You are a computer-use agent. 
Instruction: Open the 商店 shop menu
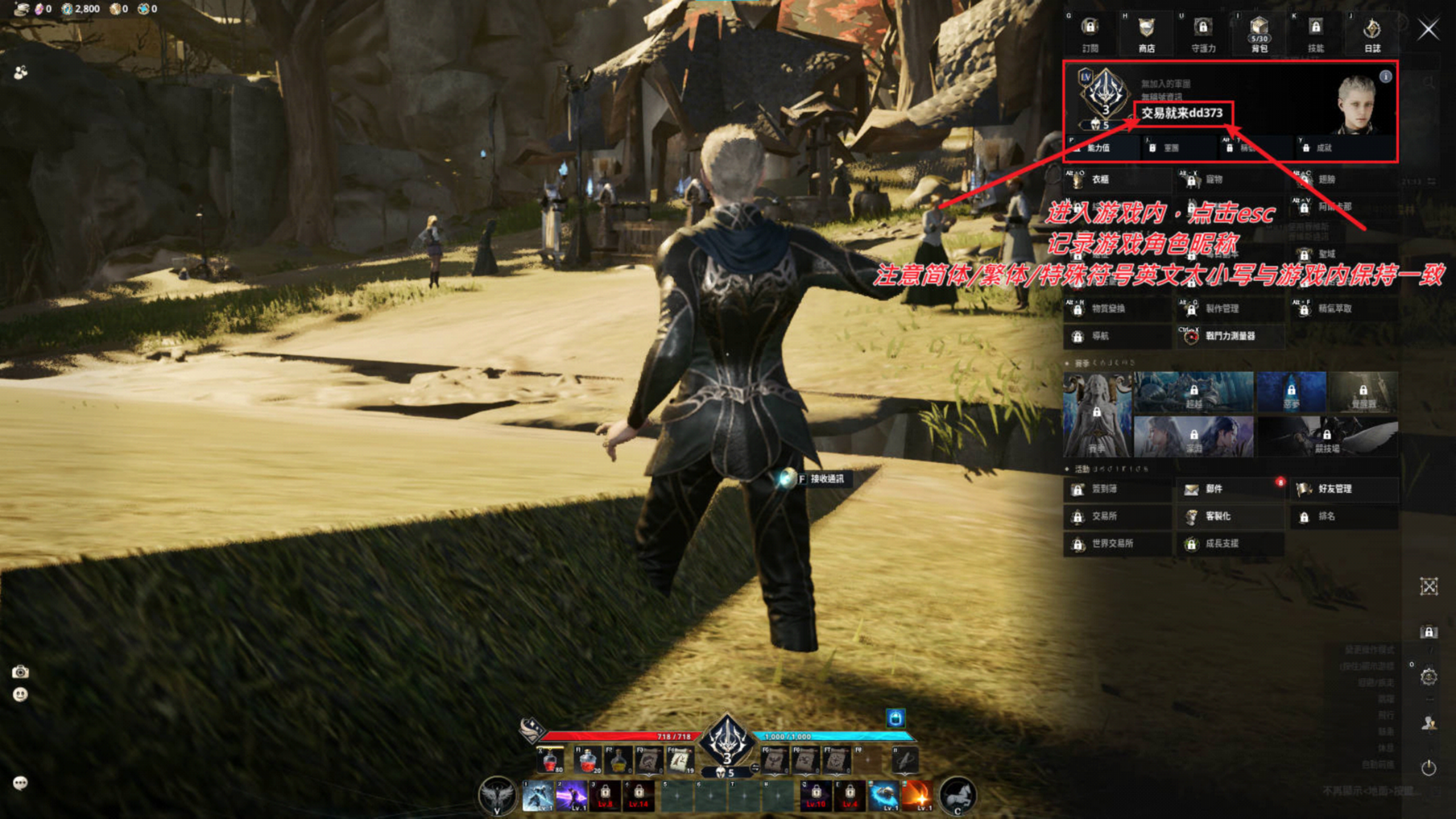tap(1146, 35)
